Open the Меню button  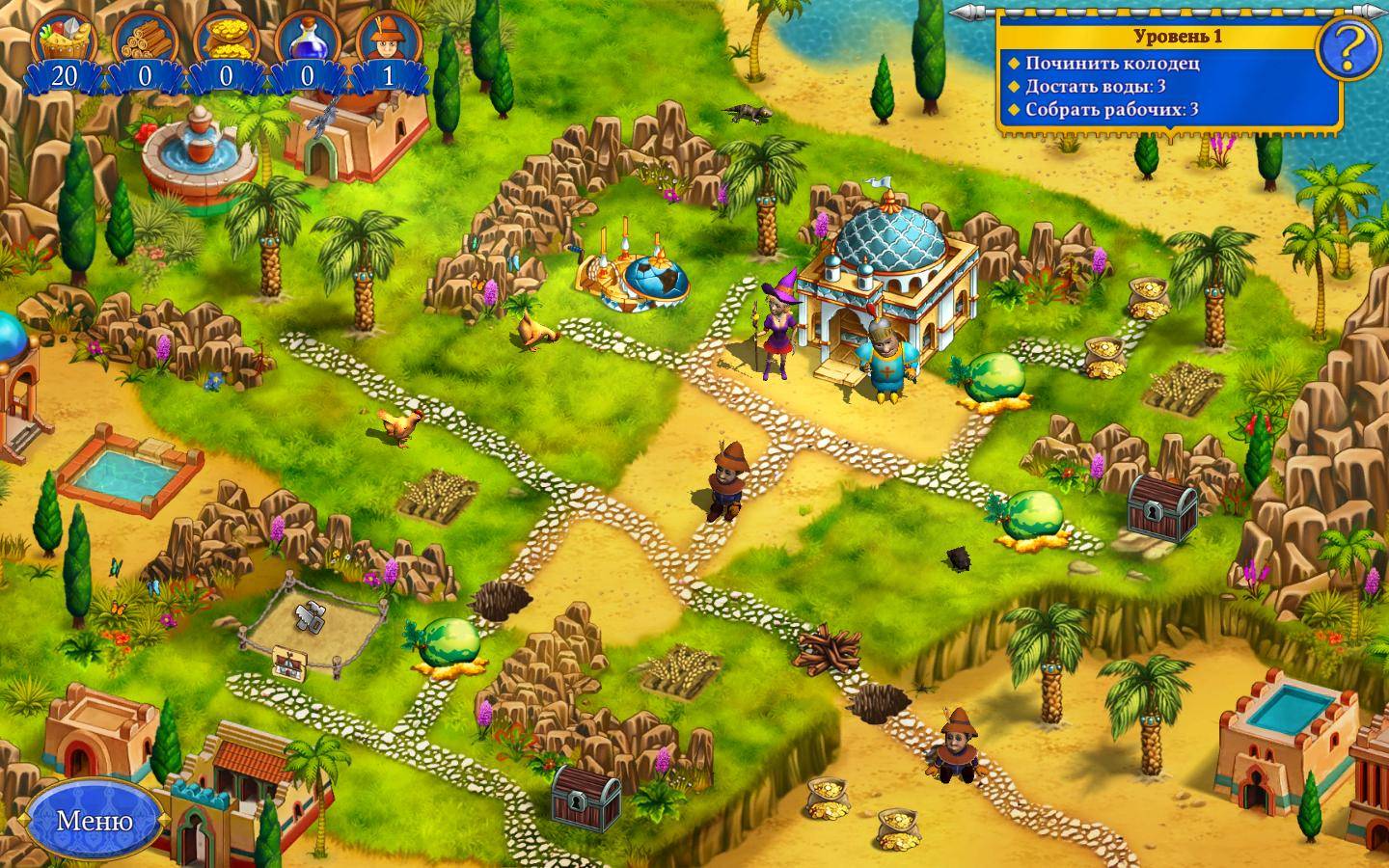[94, 820]
